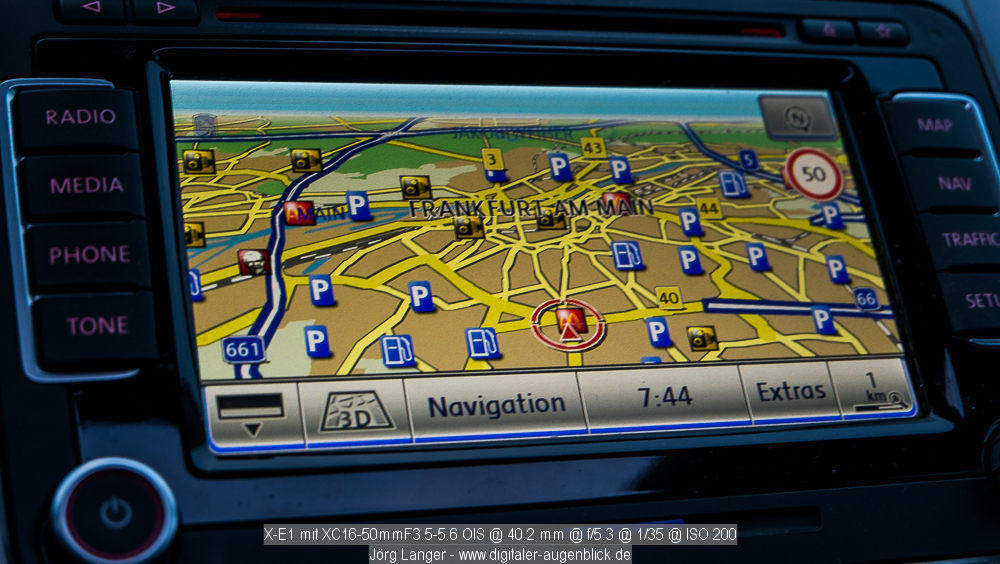
Task: Activate the NAV button
Action: point(954,183)
